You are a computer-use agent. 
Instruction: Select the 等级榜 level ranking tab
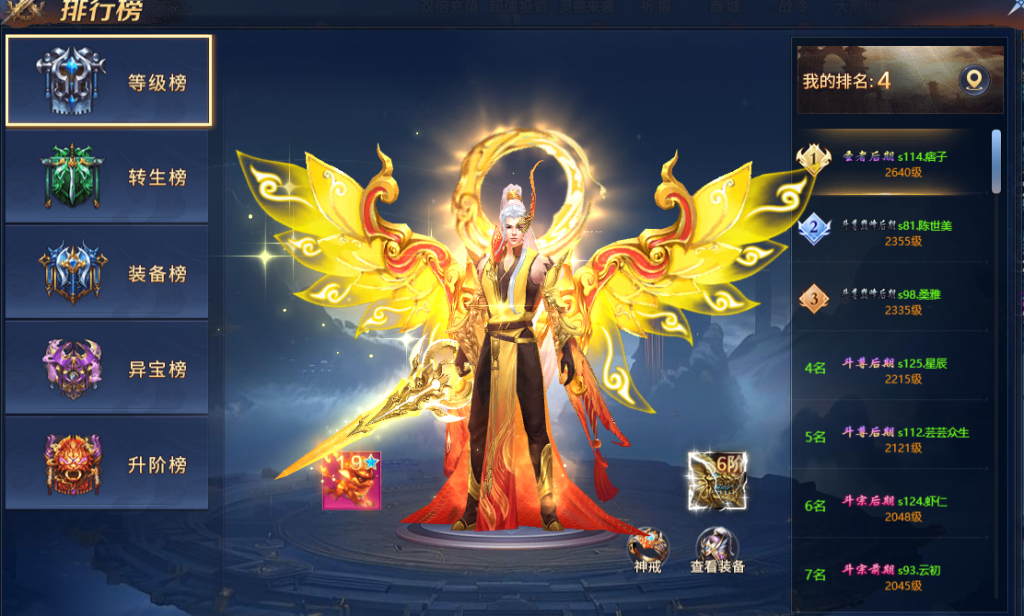click(x=109, y=81)
